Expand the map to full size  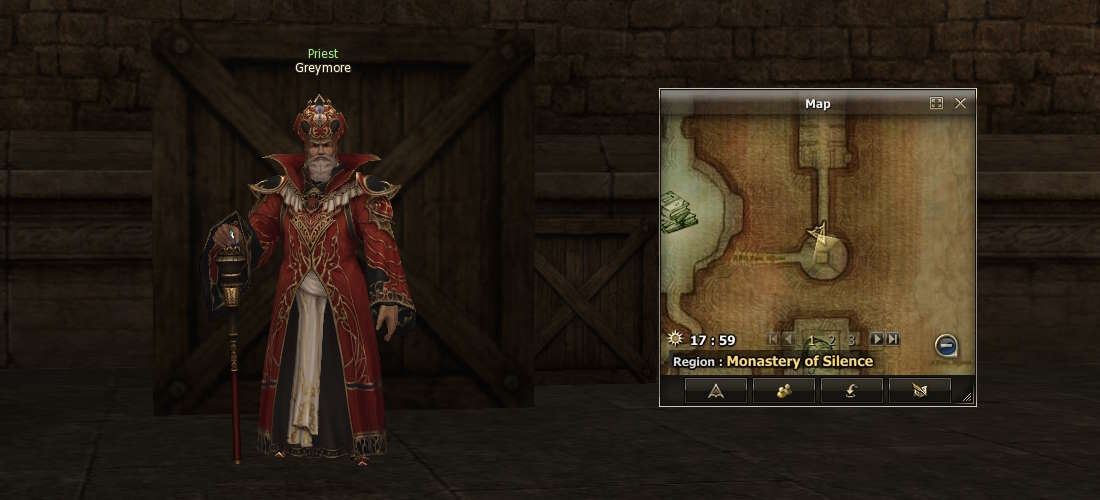(936, 103)
